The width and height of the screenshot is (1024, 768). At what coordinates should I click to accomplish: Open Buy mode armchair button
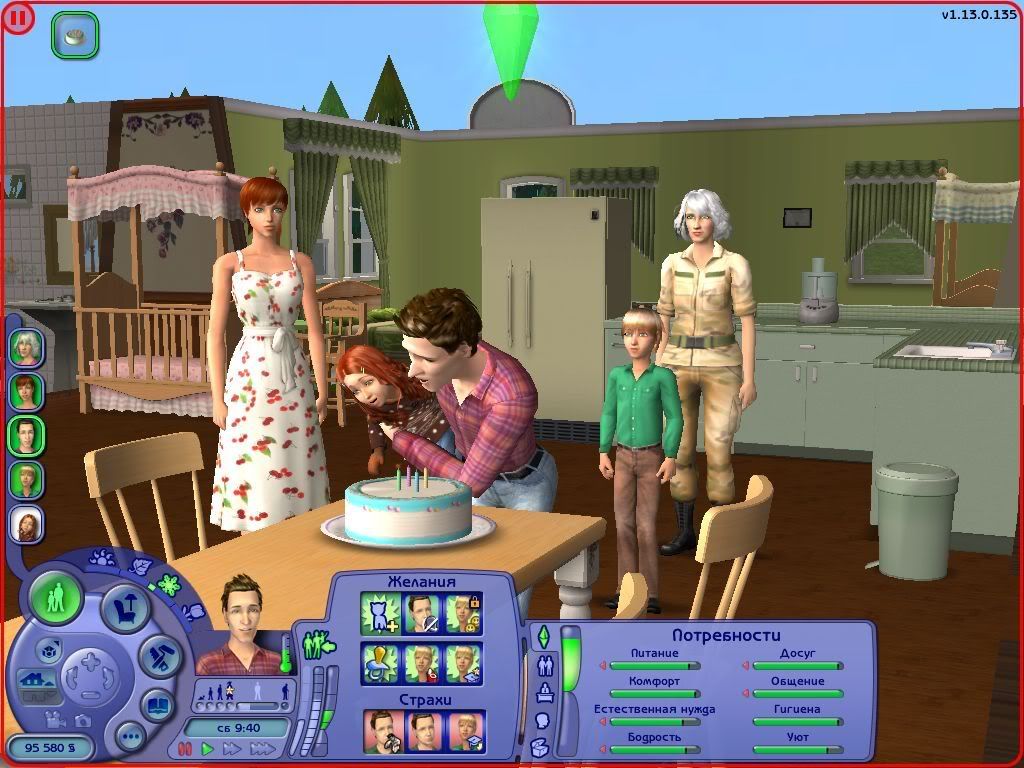tap(127, 609)
